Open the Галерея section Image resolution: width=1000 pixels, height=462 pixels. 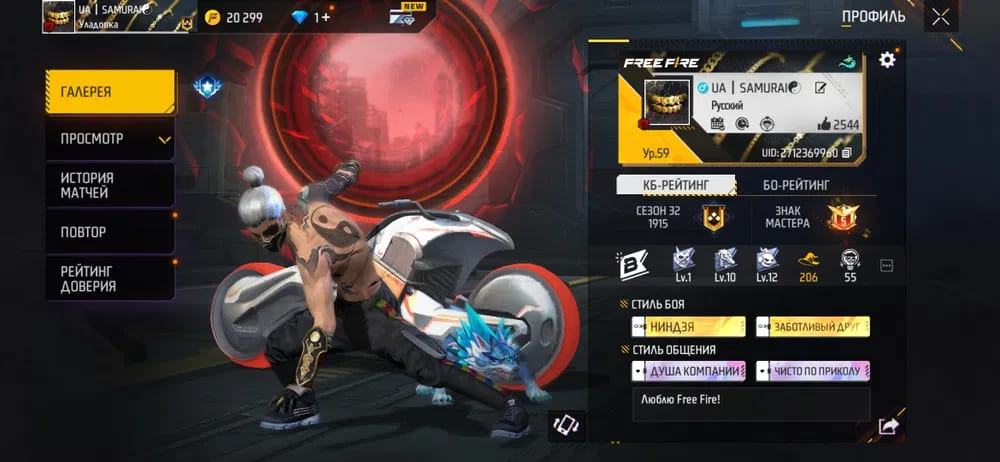tap(109, 92)
